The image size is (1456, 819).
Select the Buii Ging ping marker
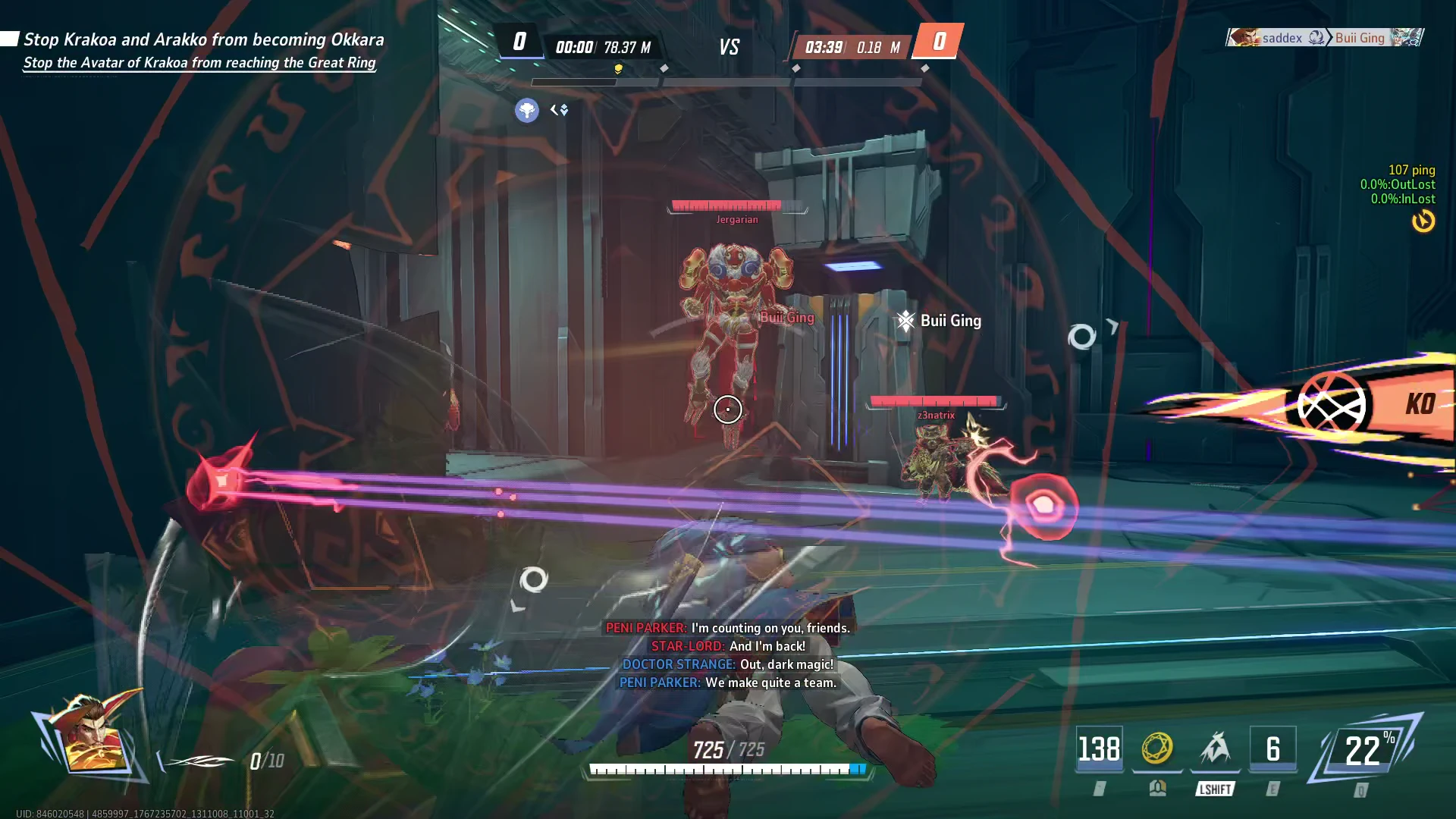click(939, 321)
